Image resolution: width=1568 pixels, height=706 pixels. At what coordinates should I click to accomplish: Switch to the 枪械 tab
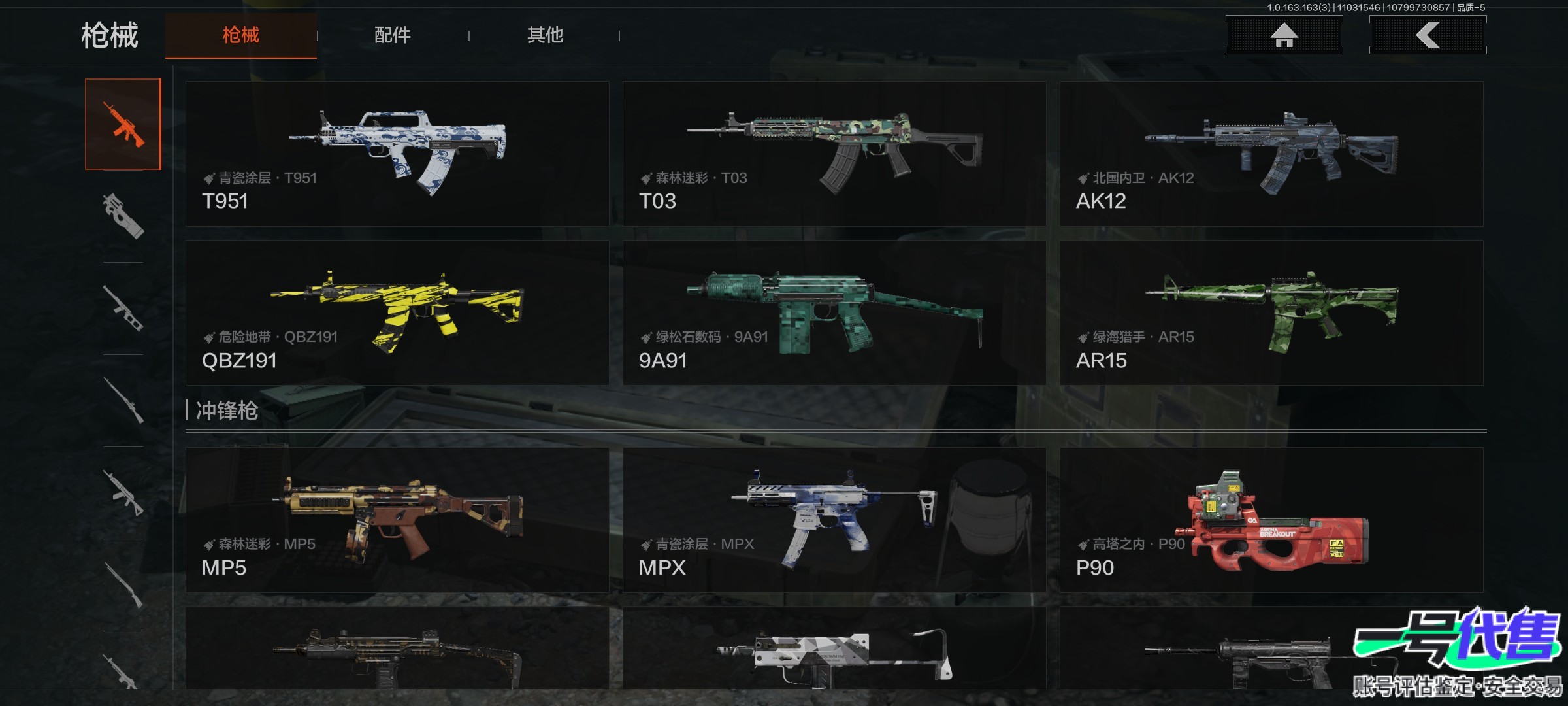240,35
